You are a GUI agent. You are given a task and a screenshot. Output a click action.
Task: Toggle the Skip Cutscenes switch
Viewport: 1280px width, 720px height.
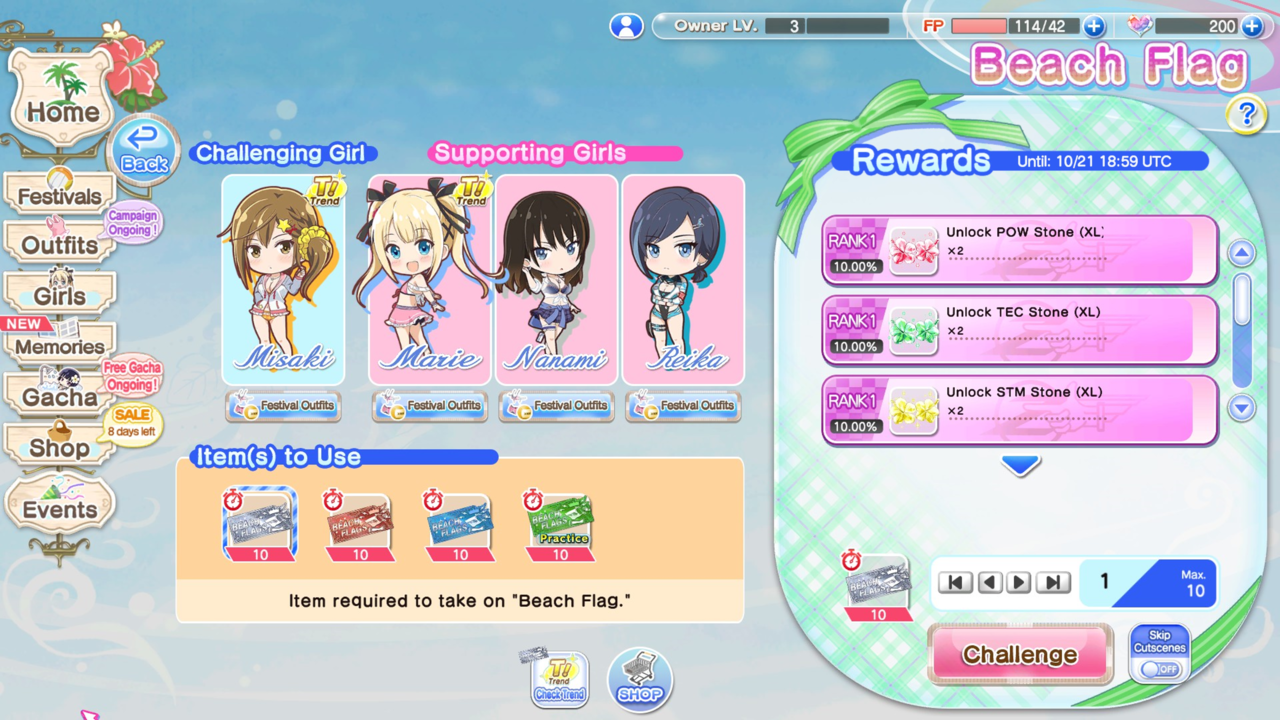click(1160, 668)
